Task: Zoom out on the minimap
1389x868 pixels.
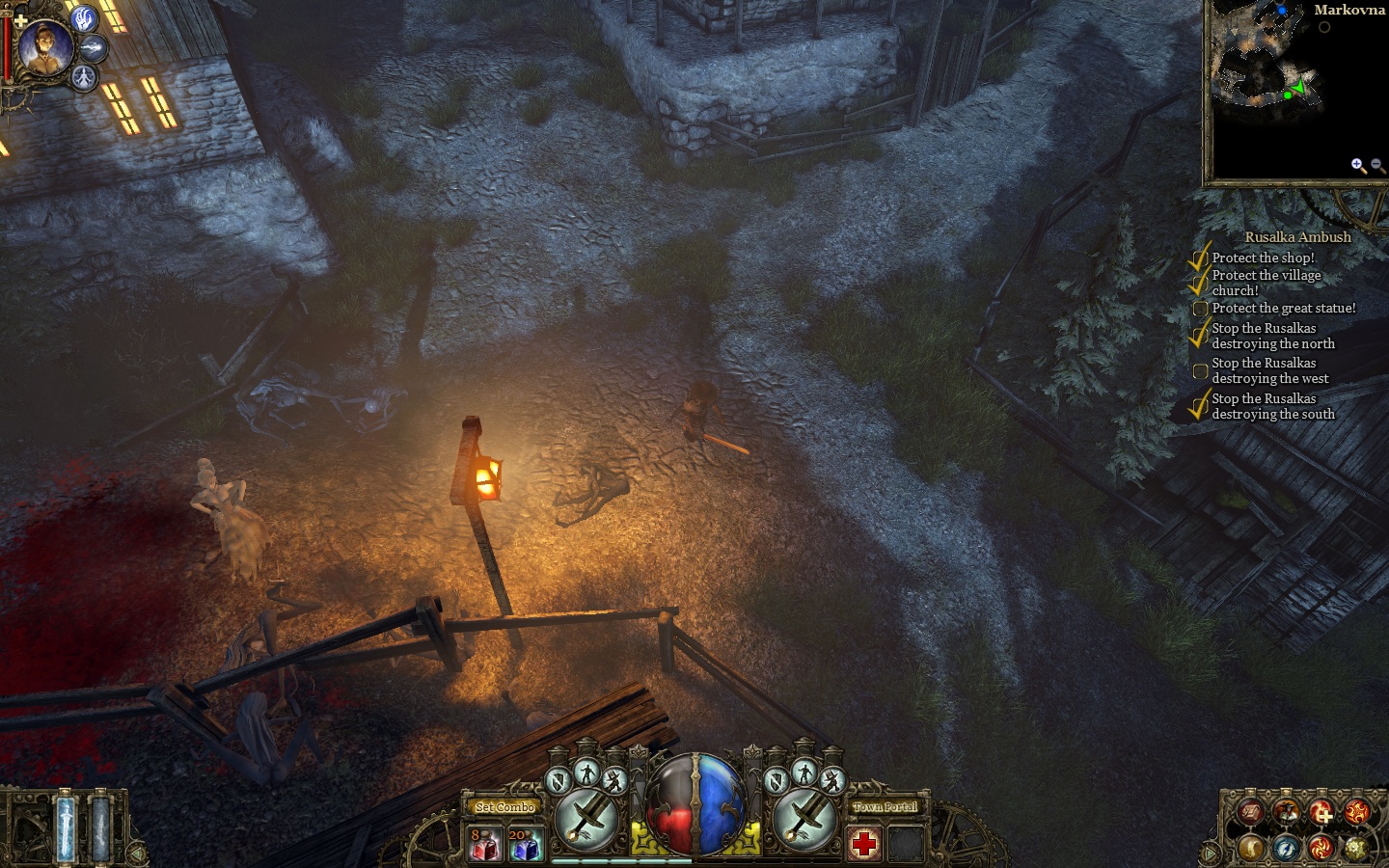Action: 1377,166
